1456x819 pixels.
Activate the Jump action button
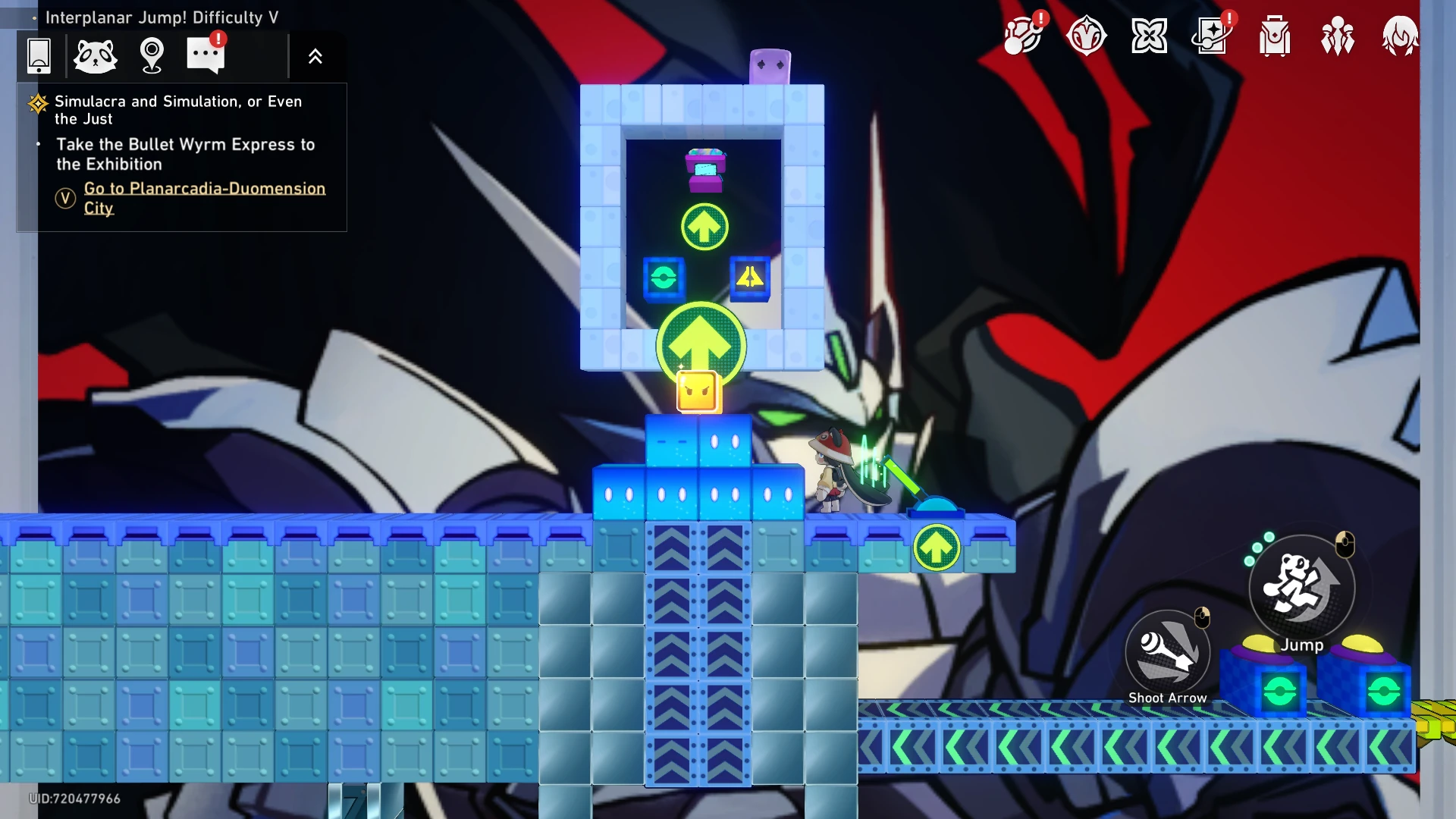1301,587
